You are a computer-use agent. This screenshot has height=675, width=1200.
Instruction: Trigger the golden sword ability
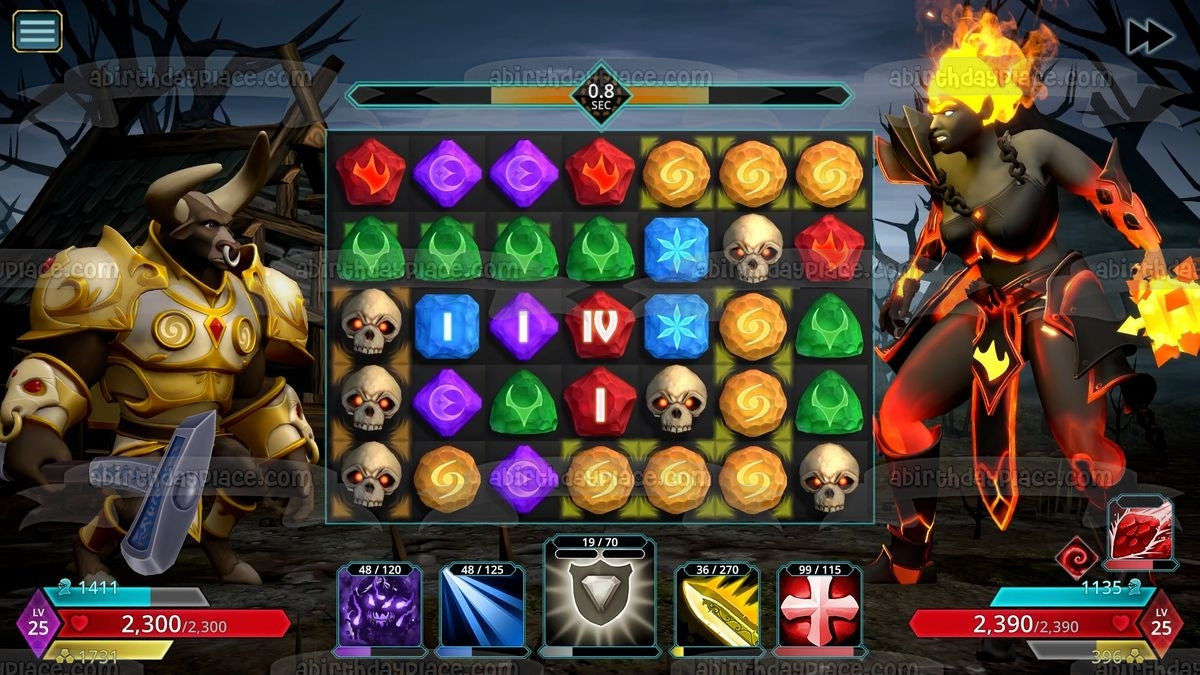point(716,609)
